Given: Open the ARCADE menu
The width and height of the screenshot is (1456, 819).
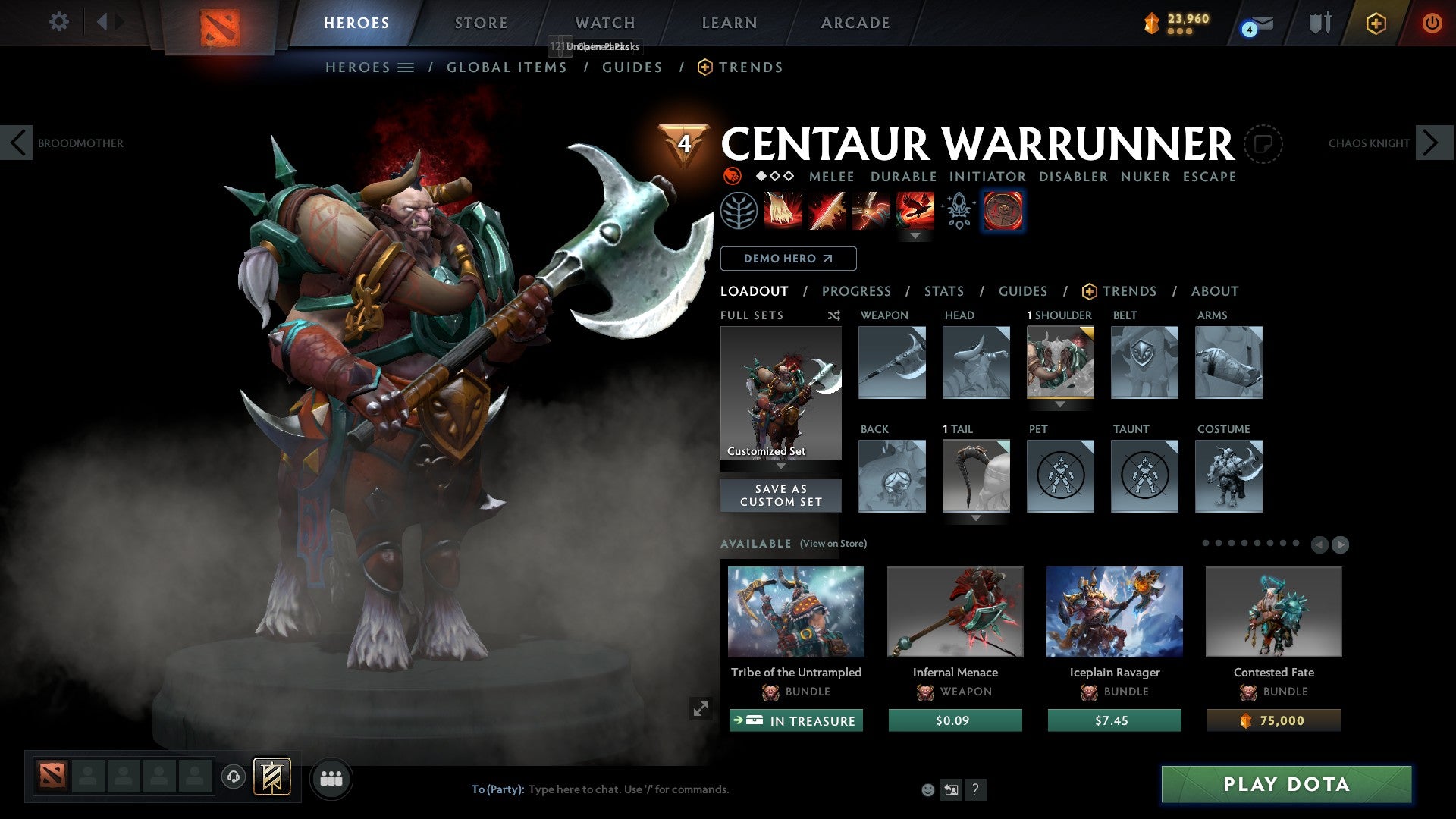Looking at the screenshot, I should (x=854, y=22).
